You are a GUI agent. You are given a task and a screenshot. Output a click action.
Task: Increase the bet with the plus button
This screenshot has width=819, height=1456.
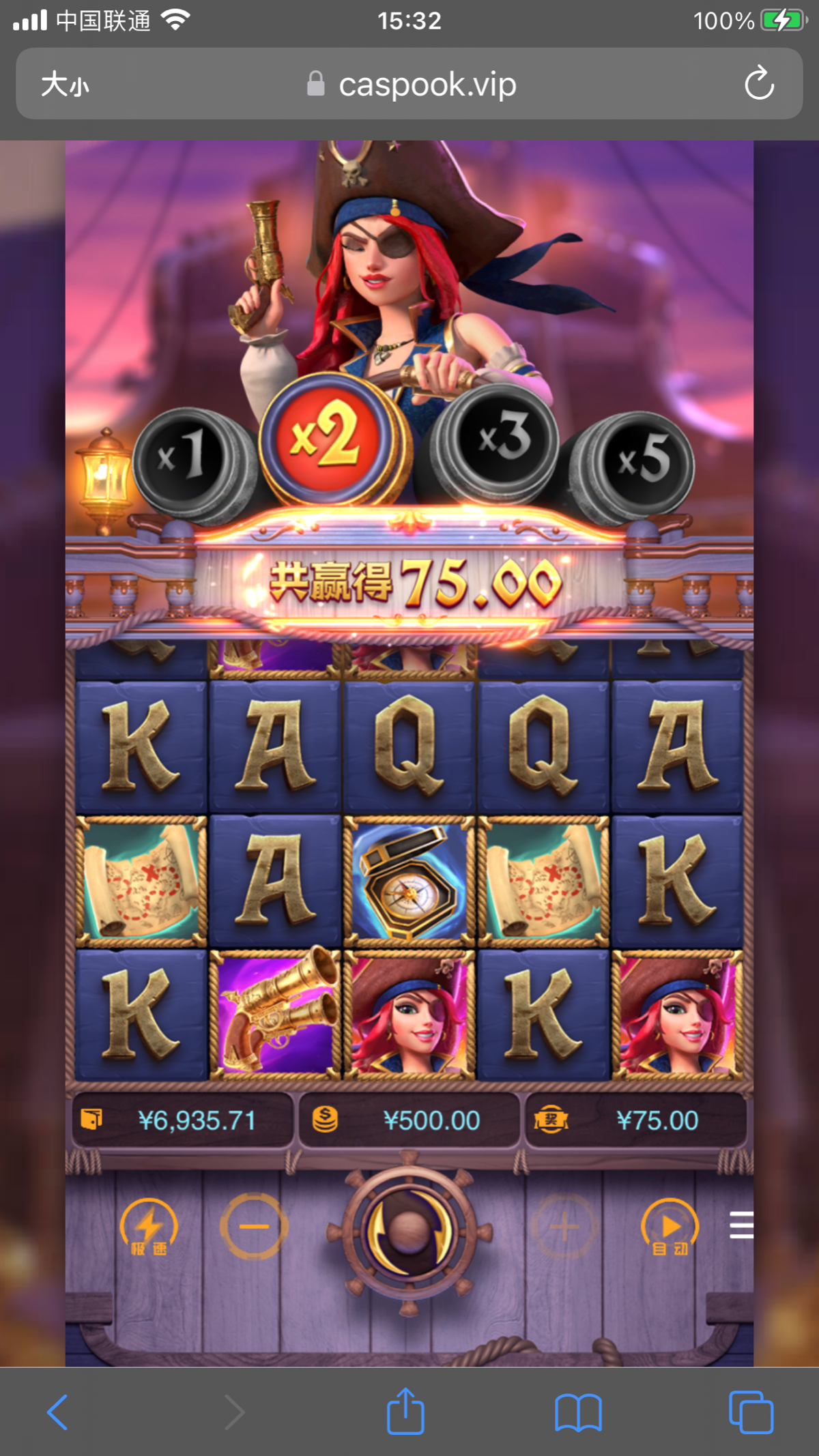(564, 1227)
